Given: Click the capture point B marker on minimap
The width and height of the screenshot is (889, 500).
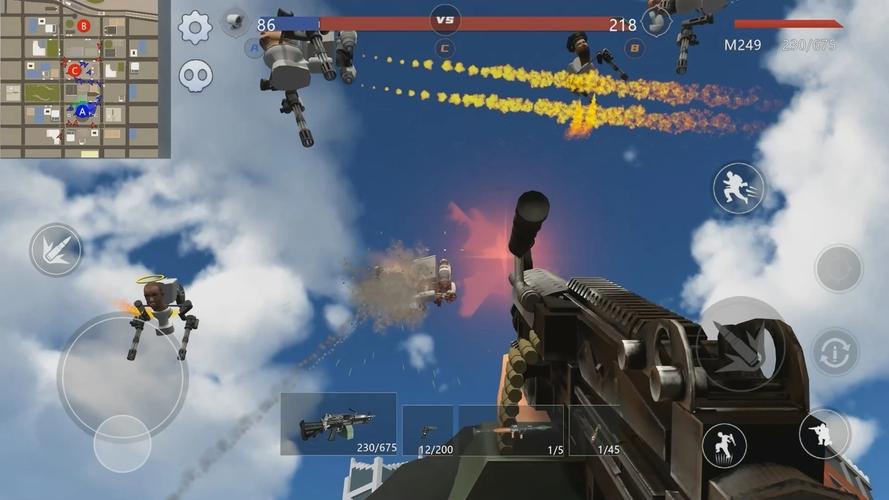Looking at the screenshot, I should 83,26.
